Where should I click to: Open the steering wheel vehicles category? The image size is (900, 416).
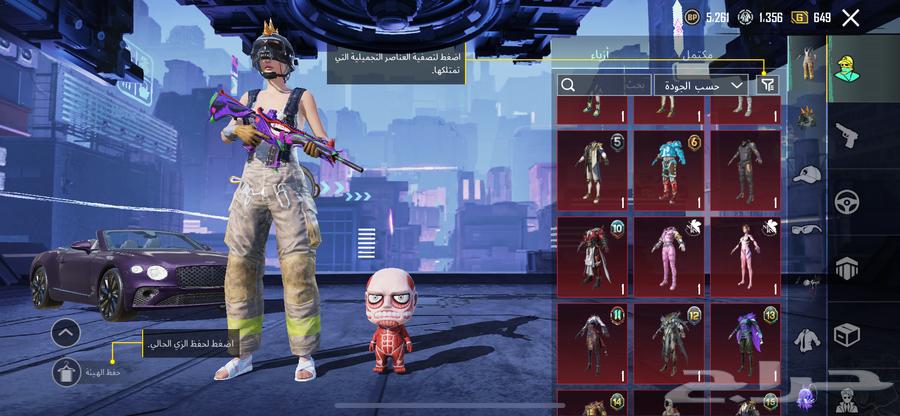click(846, 199)
